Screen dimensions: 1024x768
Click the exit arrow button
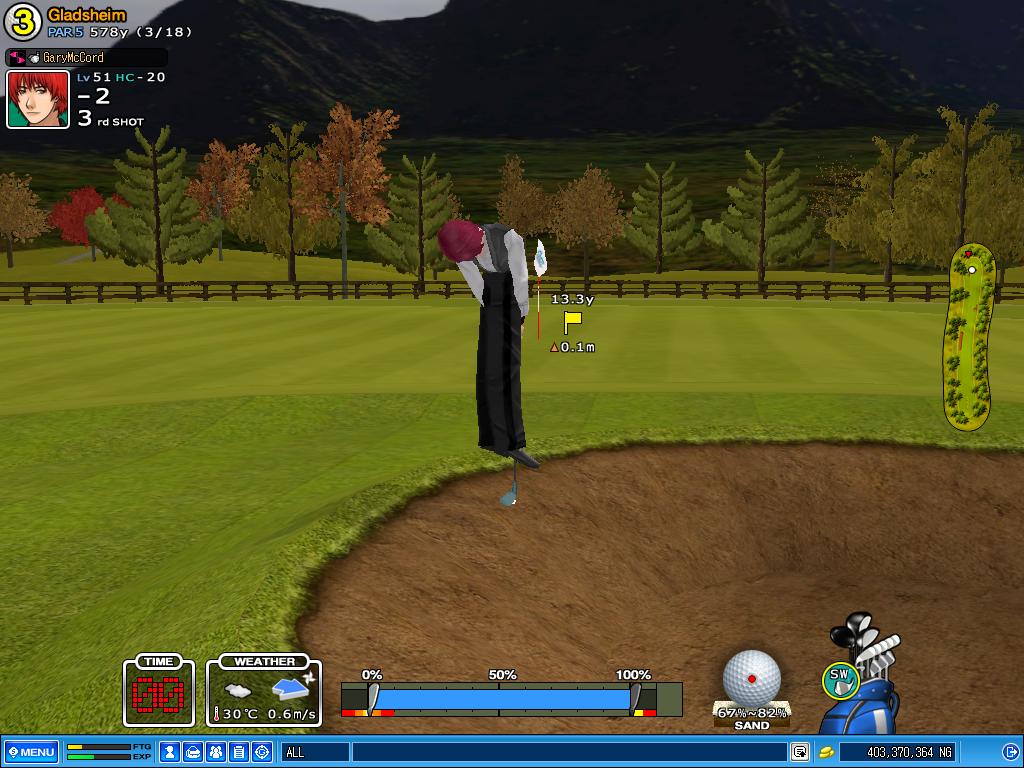click(1009, 752)
